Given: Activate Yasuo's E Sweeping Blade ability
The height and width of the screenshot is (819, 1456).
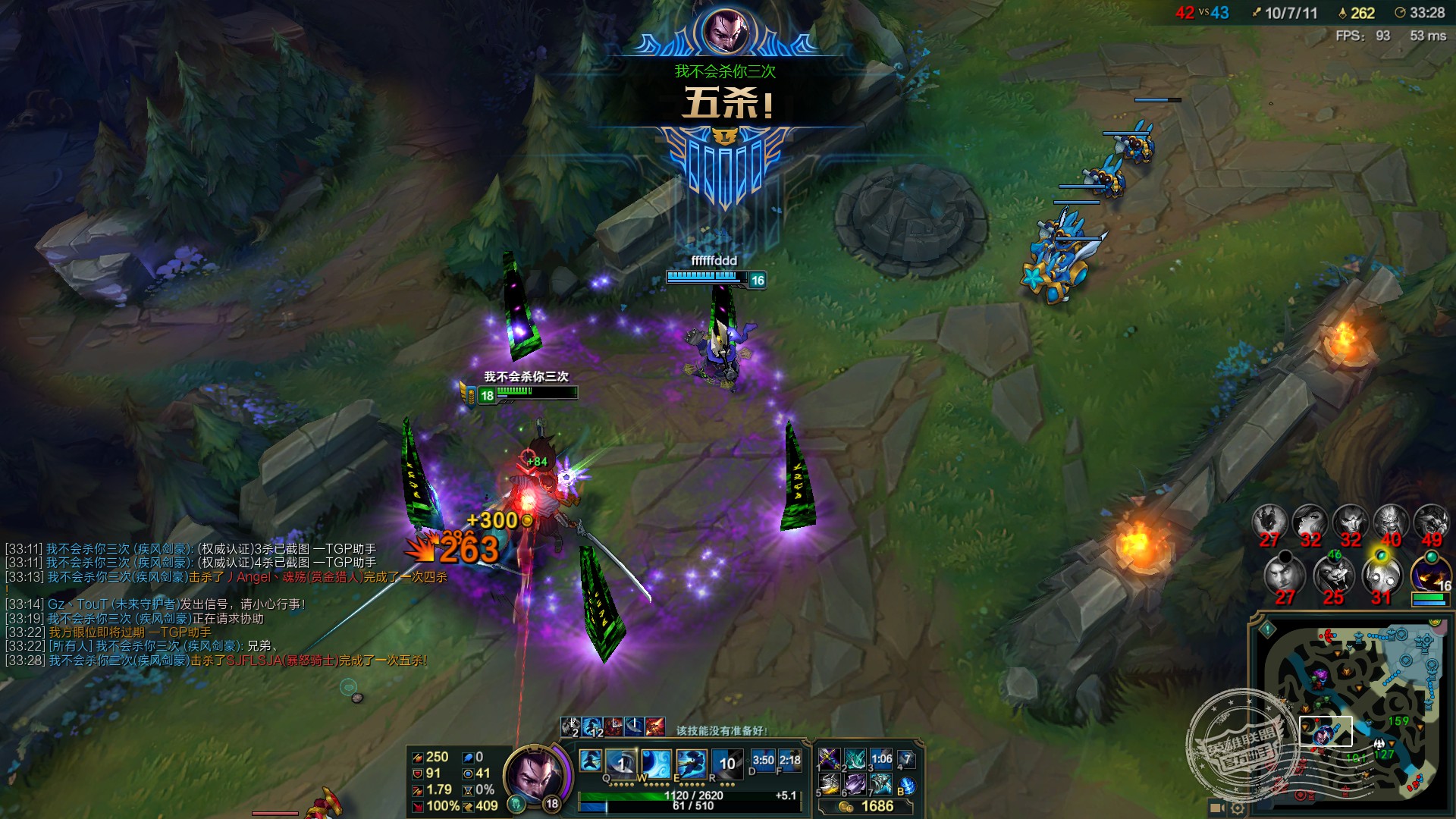Looking at the screenshot, I should pos(691,761).
